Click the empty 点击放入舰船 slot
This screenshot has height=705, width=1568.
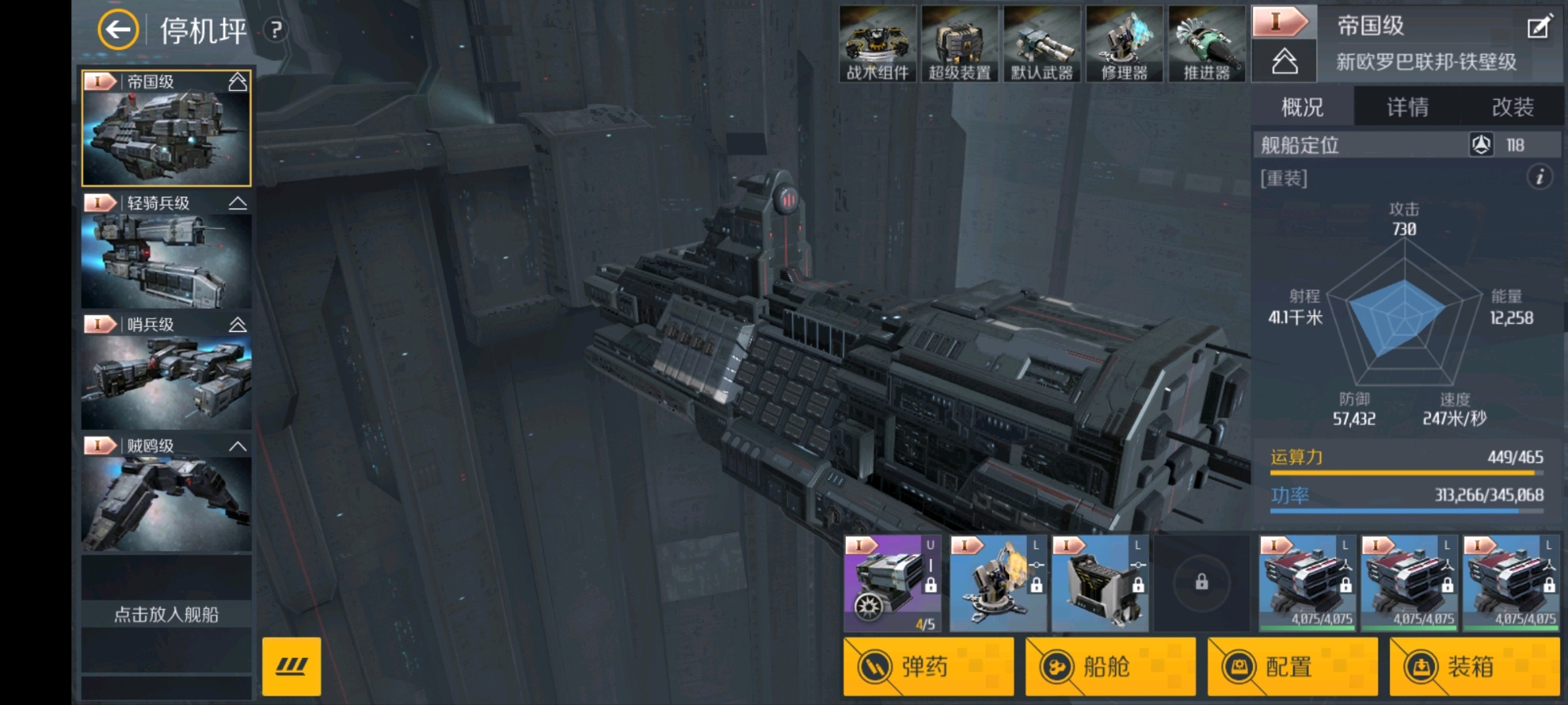pyautogui.click(x=166, y=613)
